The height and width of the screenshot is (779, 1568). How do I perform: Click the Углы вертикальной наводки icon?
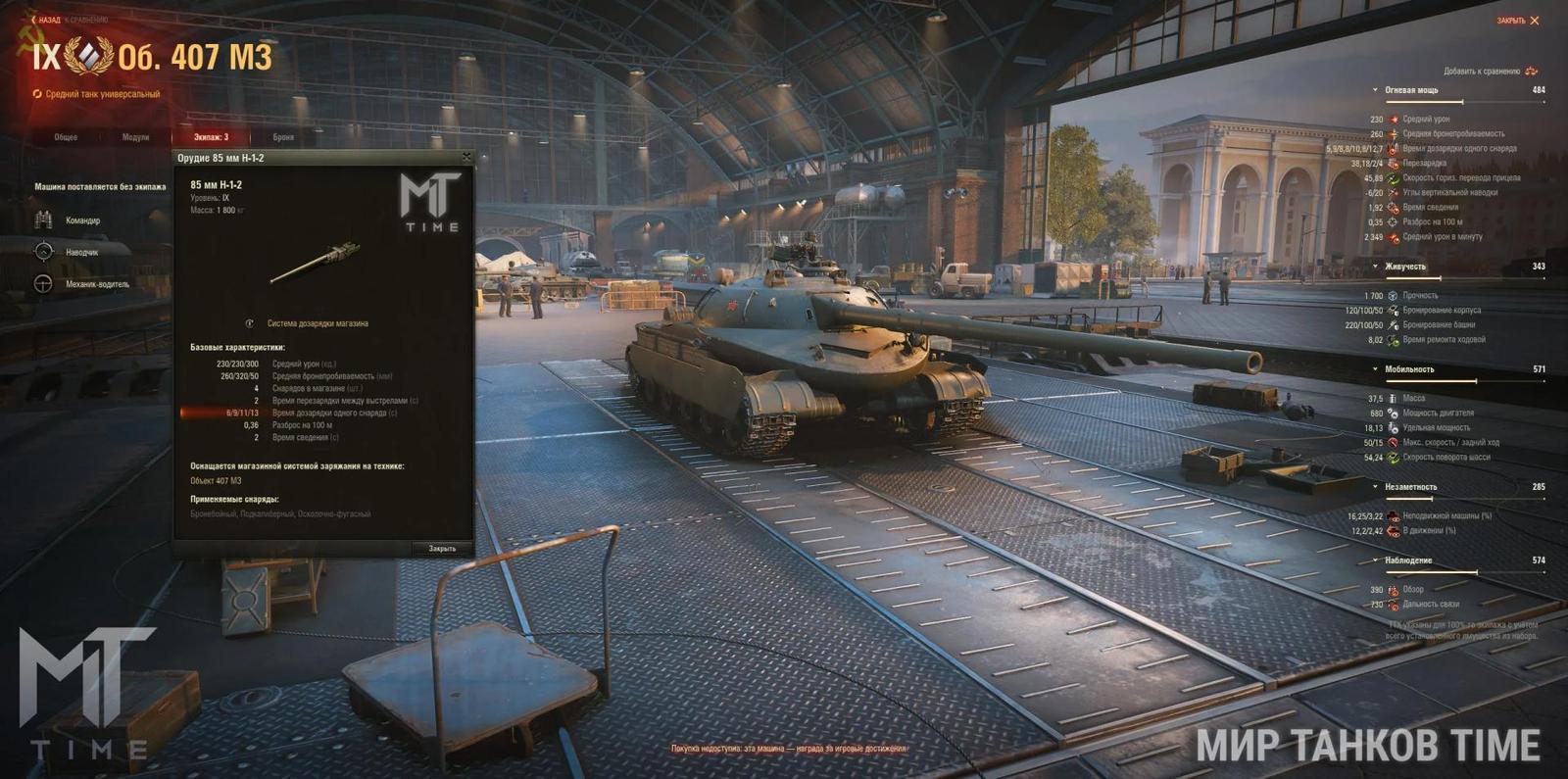1394,192
